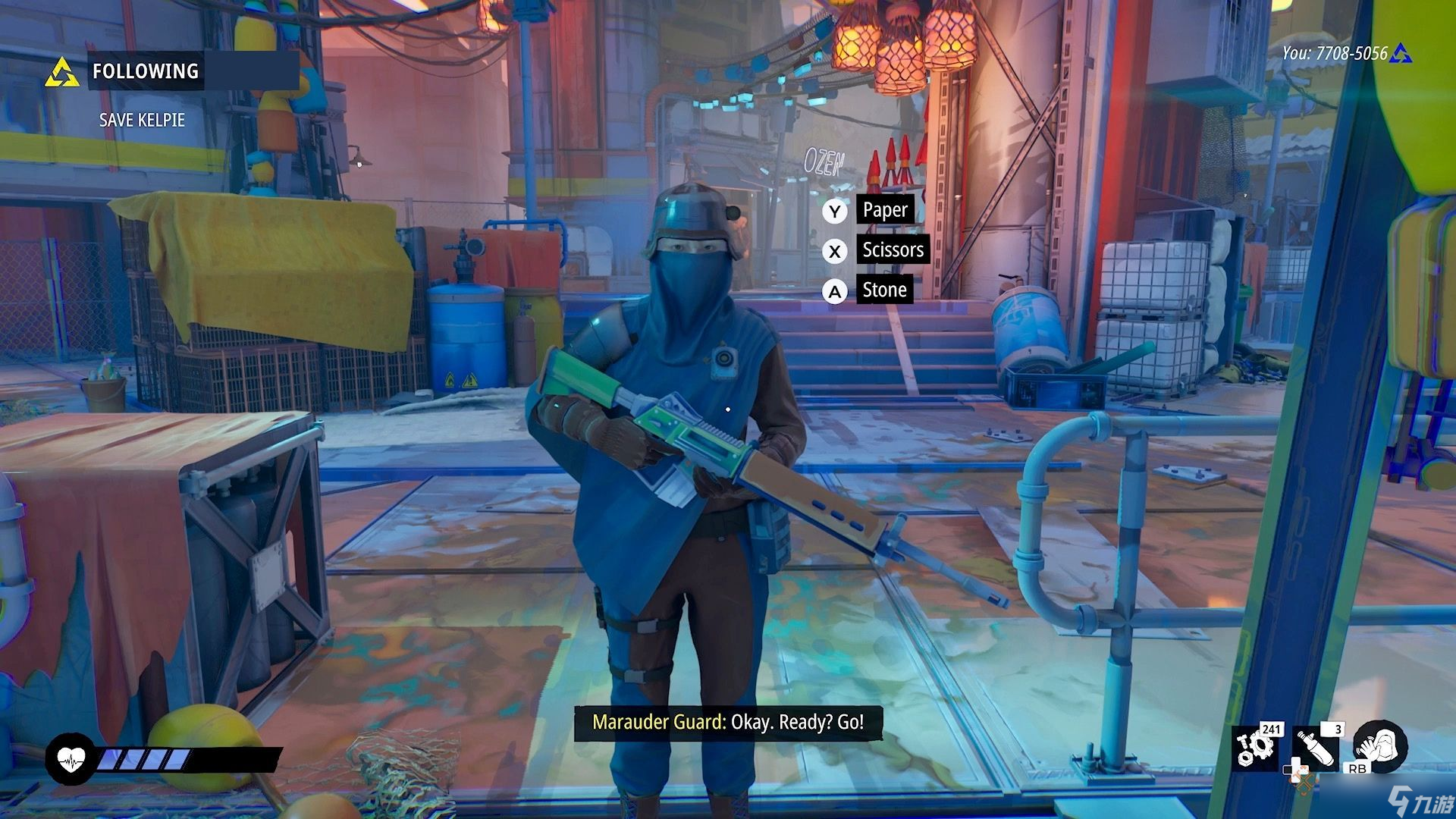
Task: Choose the Paper option
Action: click(x=884, y=210)
